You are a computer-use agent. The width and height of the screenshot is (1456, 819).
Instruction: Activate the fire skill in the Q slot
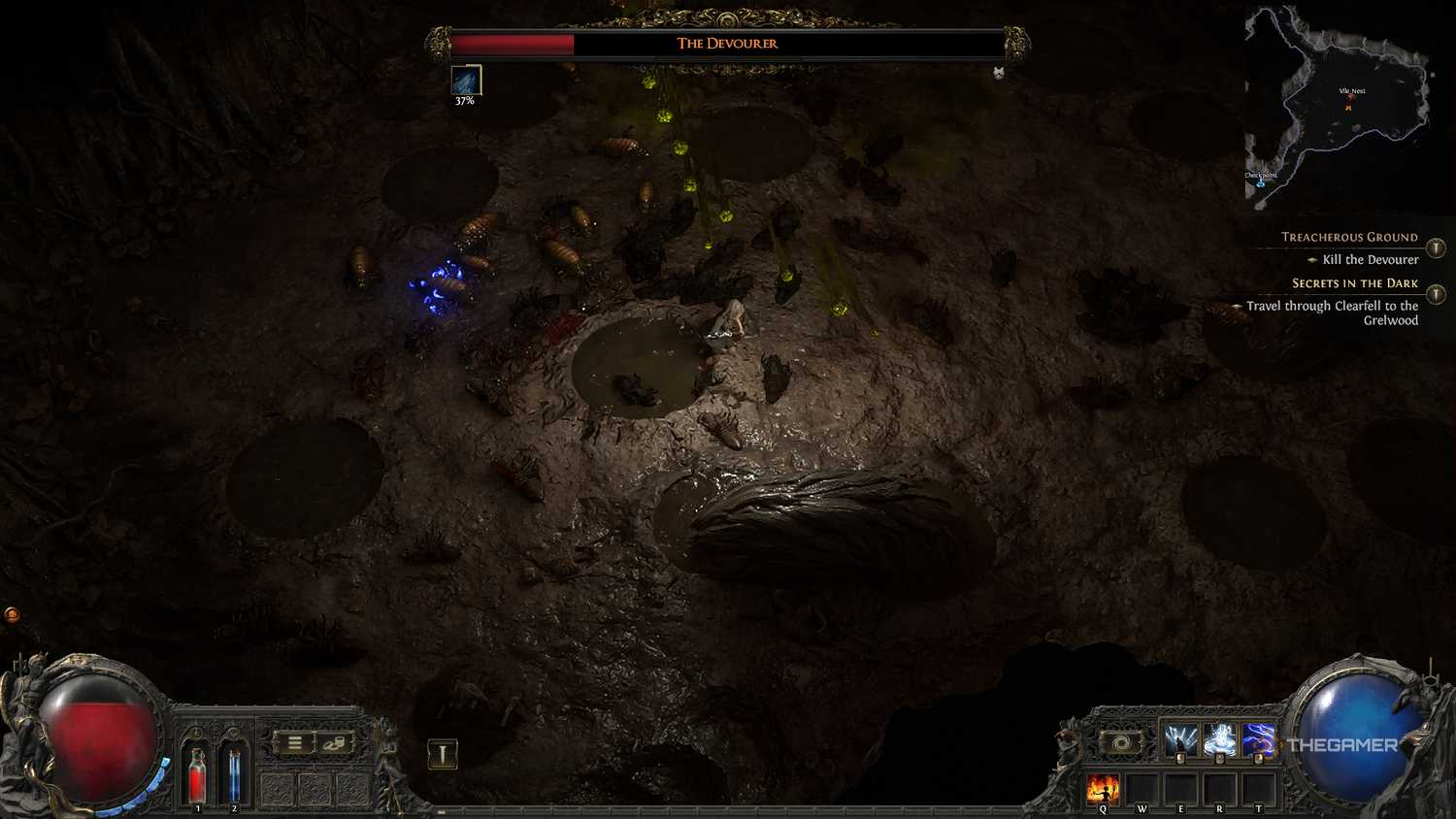click(x=1103, y=790)
